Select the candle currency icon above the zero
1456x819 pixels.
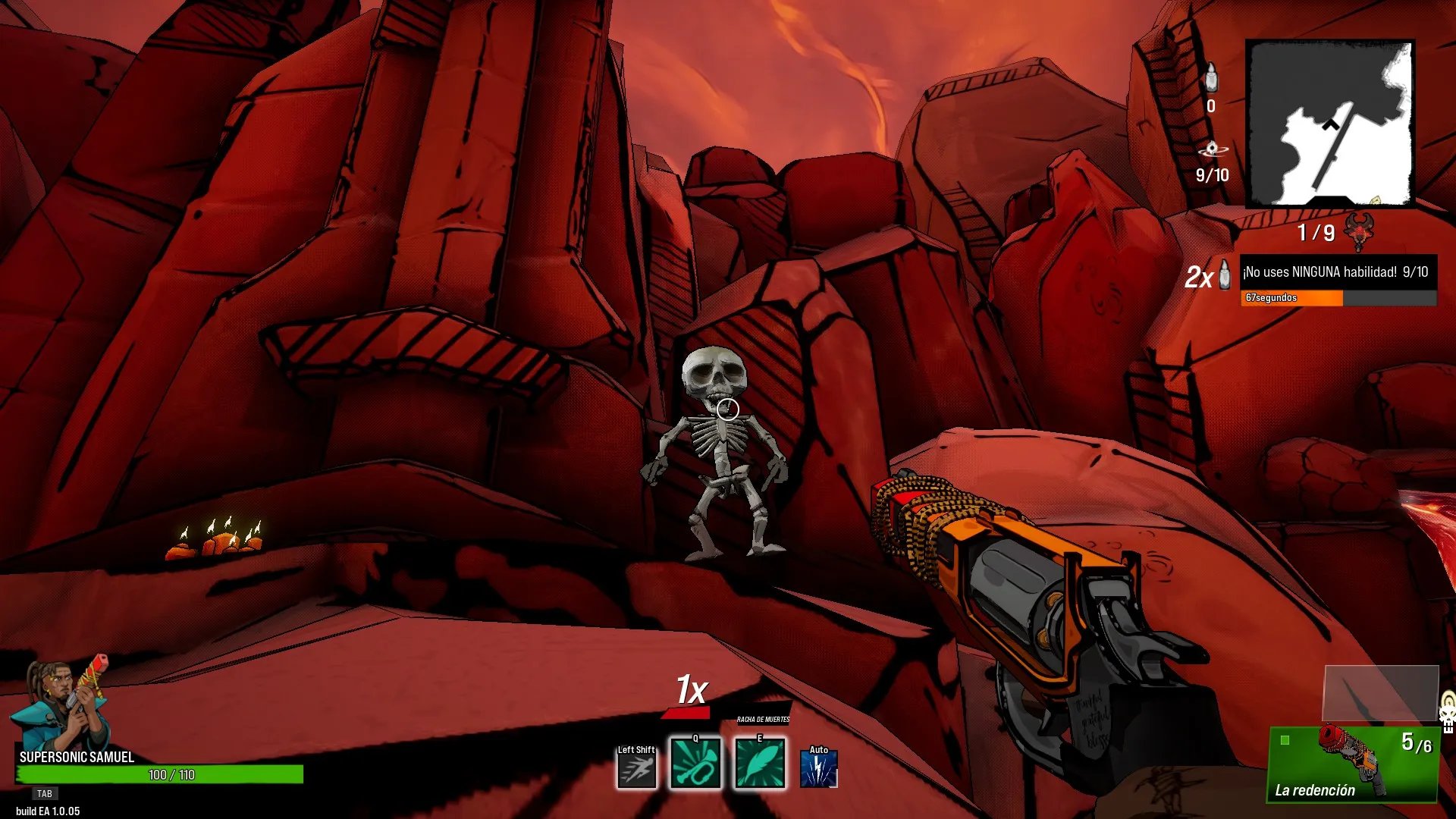(1211, 78)
